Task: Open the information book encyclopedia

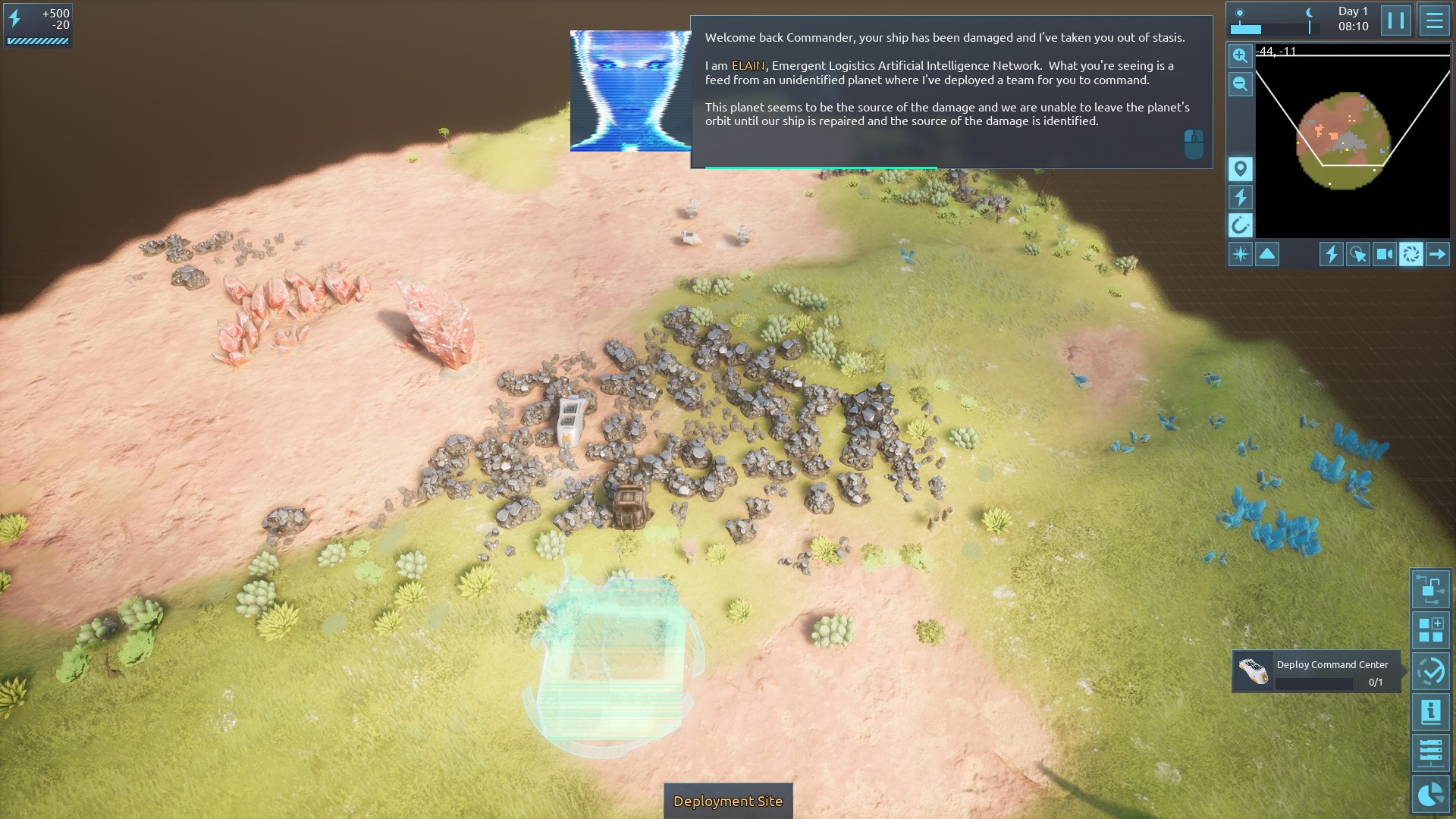Action: coord(1430,712)
